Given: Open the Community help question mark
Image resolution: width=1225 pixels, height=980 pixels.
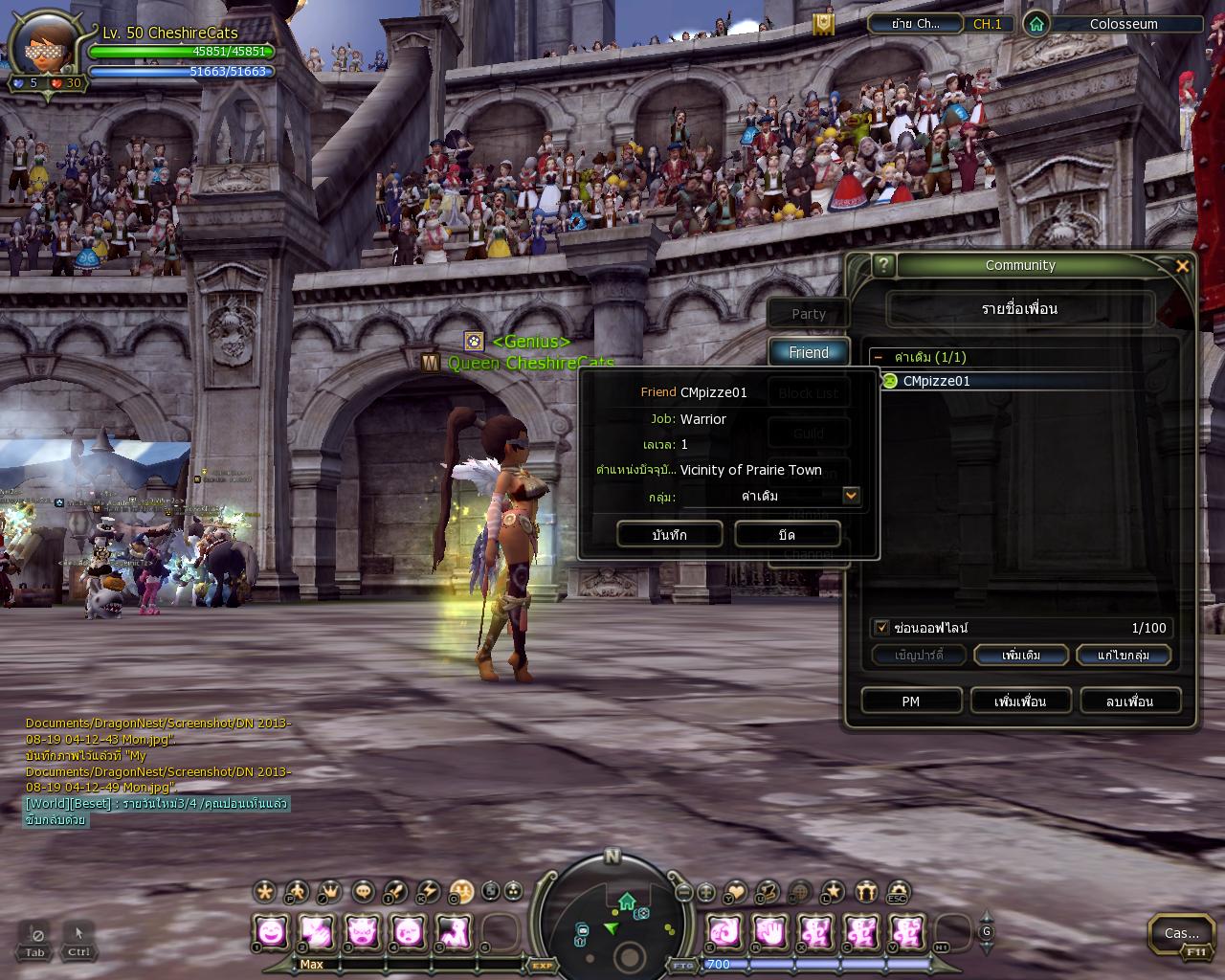Looking at the screenshot, I should tap(884, 265).
